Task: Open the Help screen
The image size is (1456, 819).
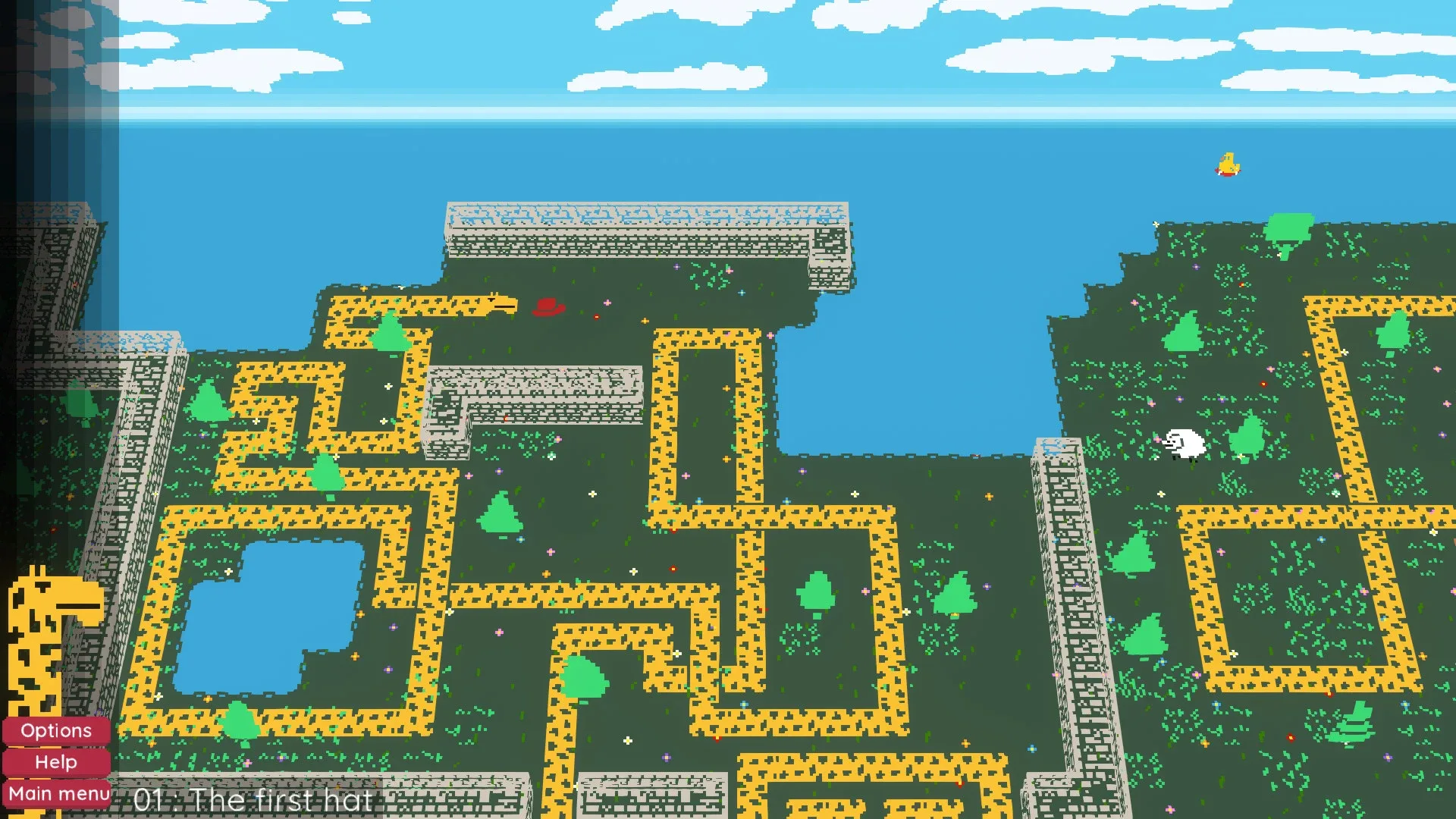Action: click(55, 762)
